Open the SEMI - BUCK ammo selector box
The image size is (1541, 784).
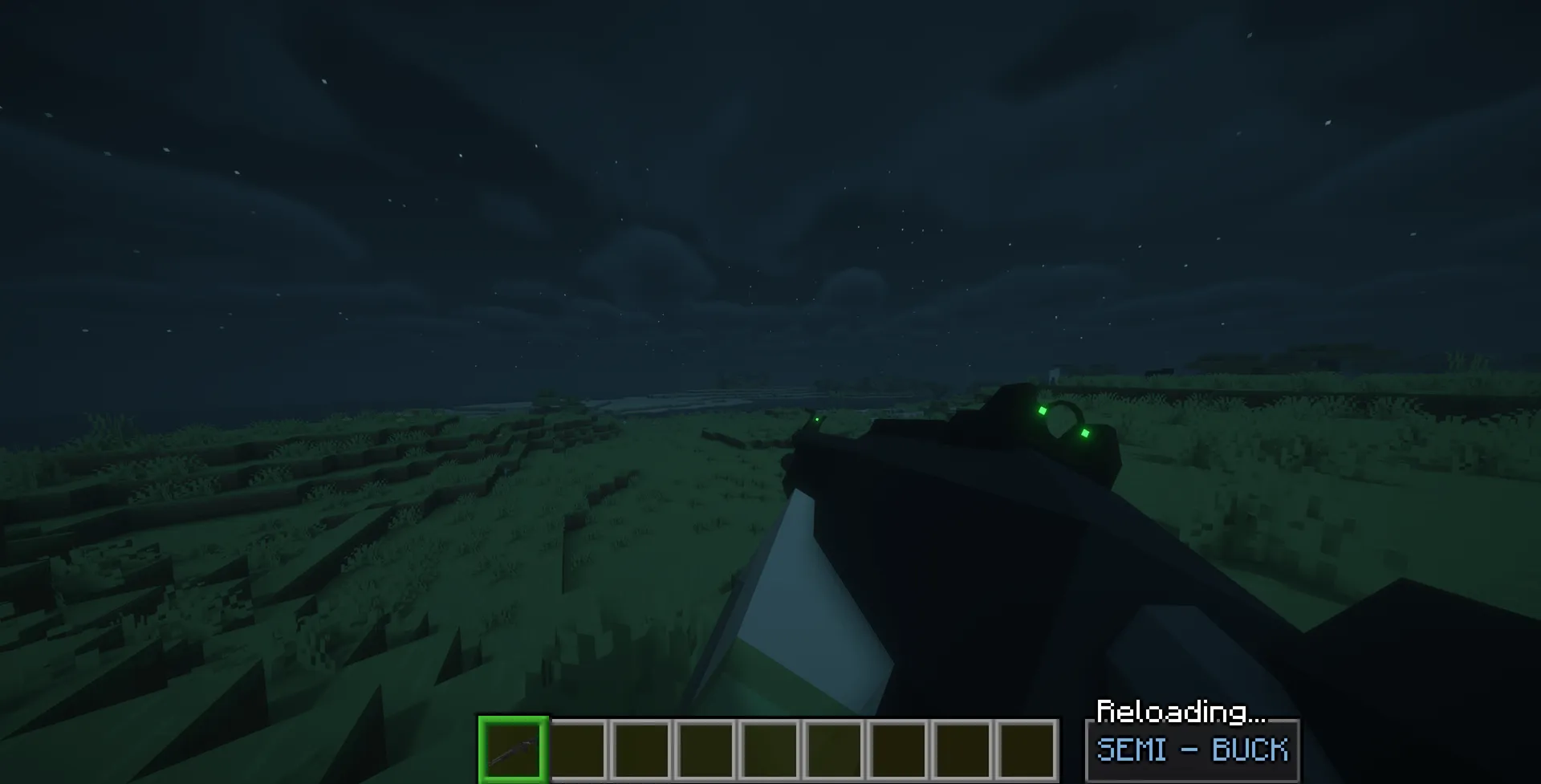pos(1193,751)
